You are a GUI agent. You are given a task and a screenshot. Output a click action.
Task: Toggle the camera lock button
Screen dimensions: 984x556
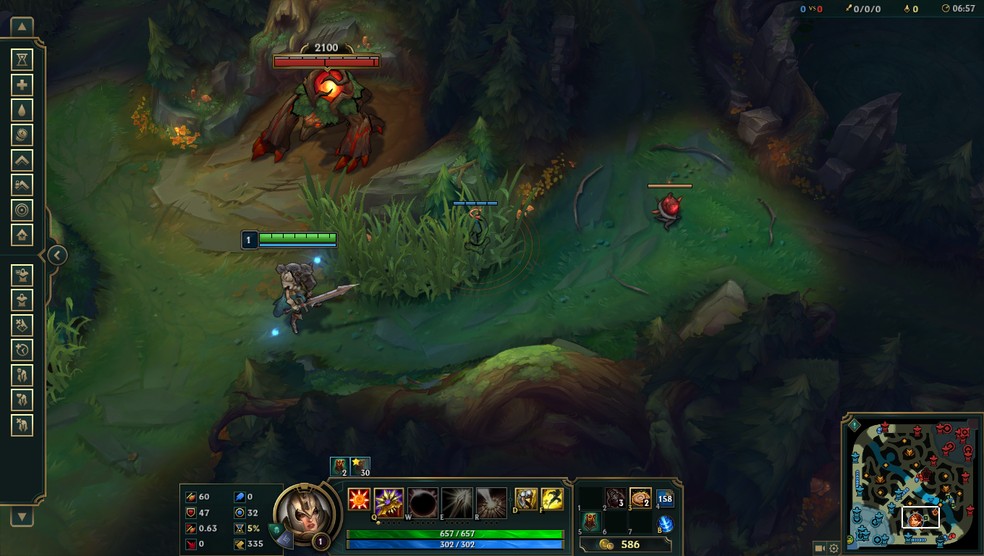point(819,548)
